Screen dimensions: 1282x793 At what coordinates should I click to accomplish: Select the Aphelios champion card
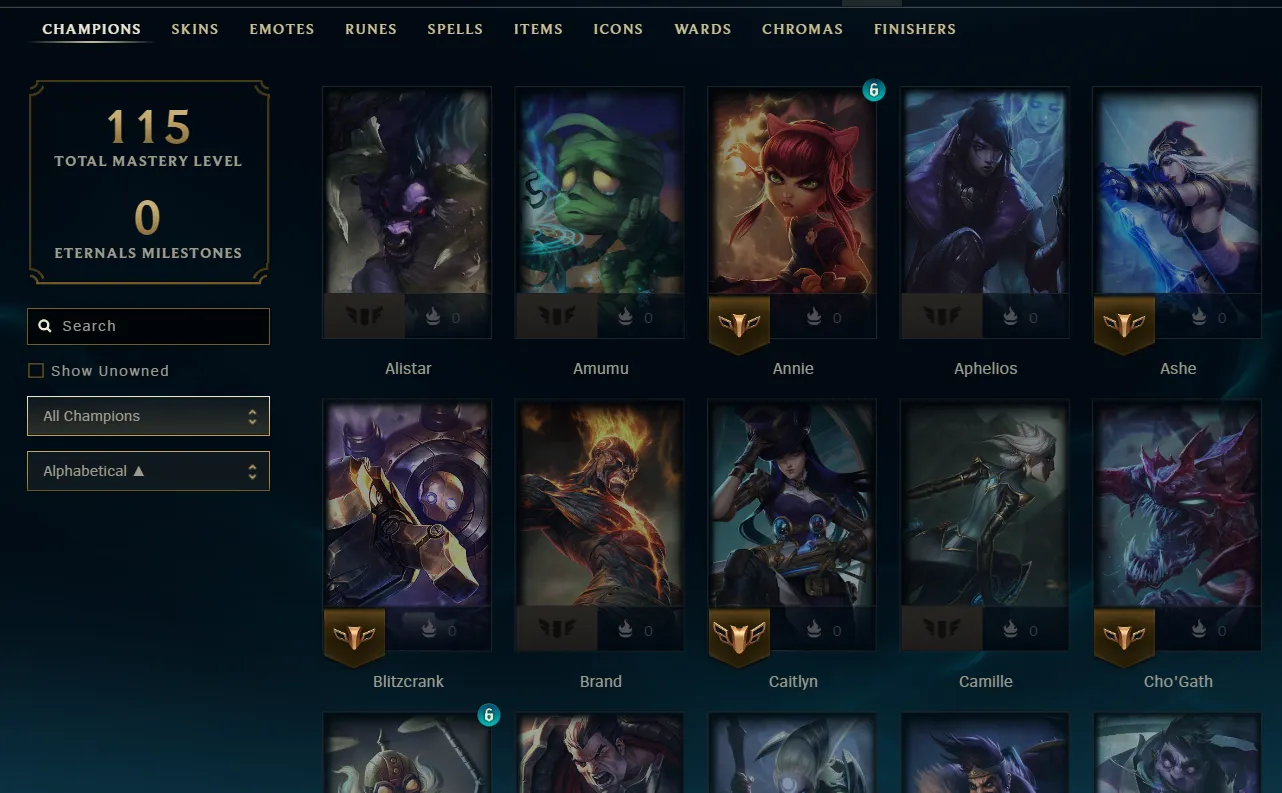pyautogui.click(x=985, y=200)
